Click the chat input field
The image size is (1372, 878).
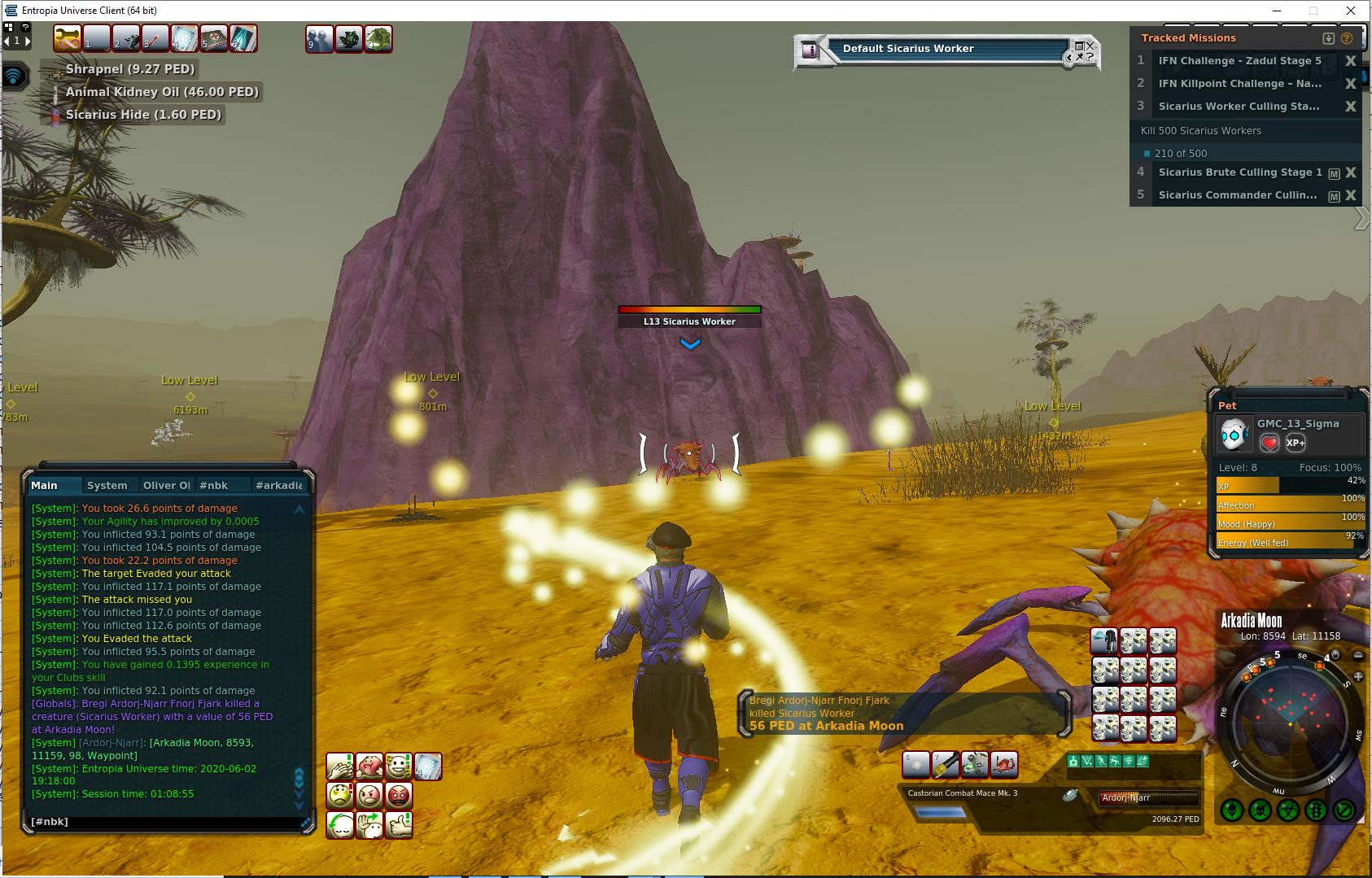coord(163,822)
